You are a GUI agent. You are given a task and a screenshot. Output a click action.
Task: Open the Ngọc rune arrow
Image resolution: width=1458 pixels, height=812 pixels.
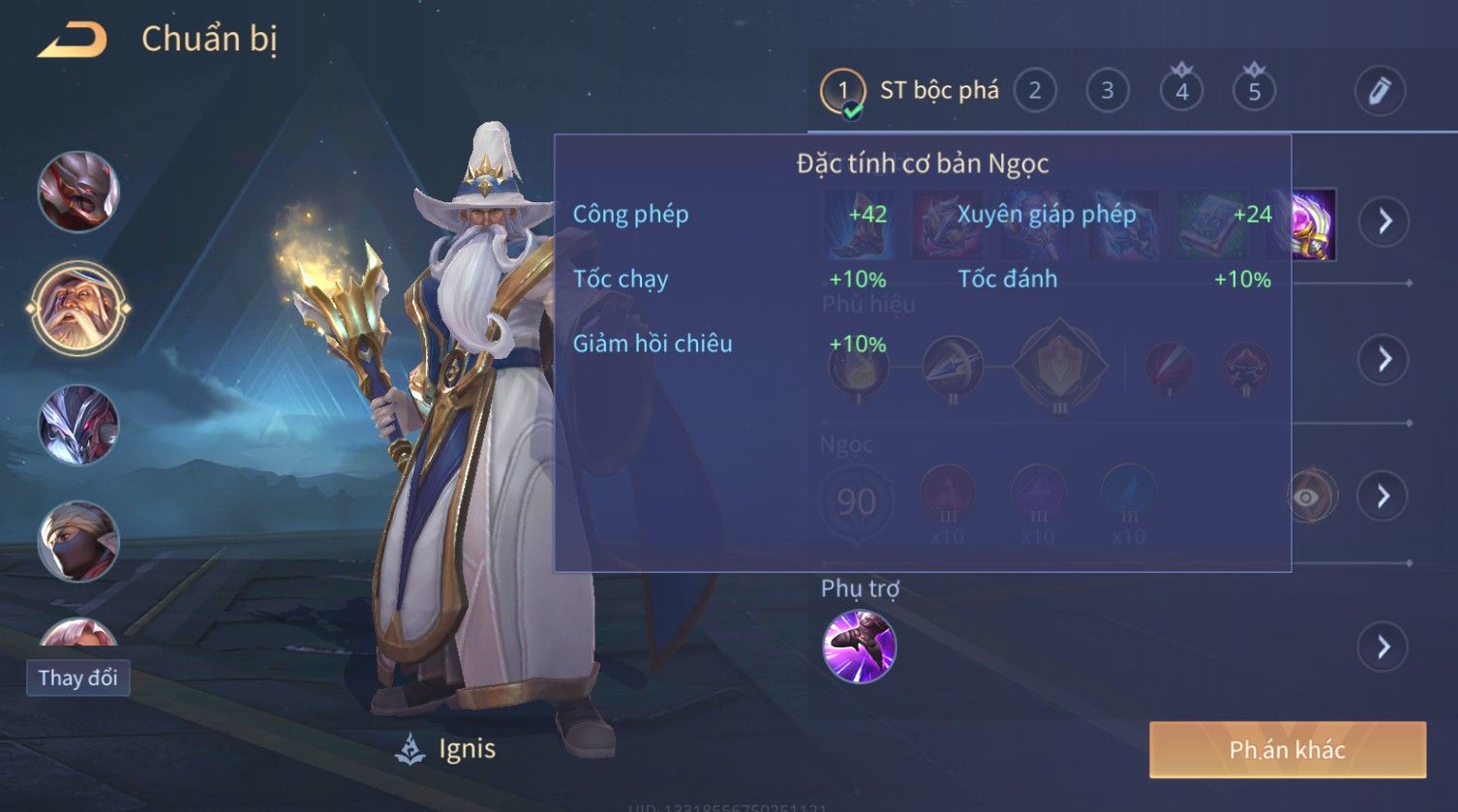(x=1383, y=496)
